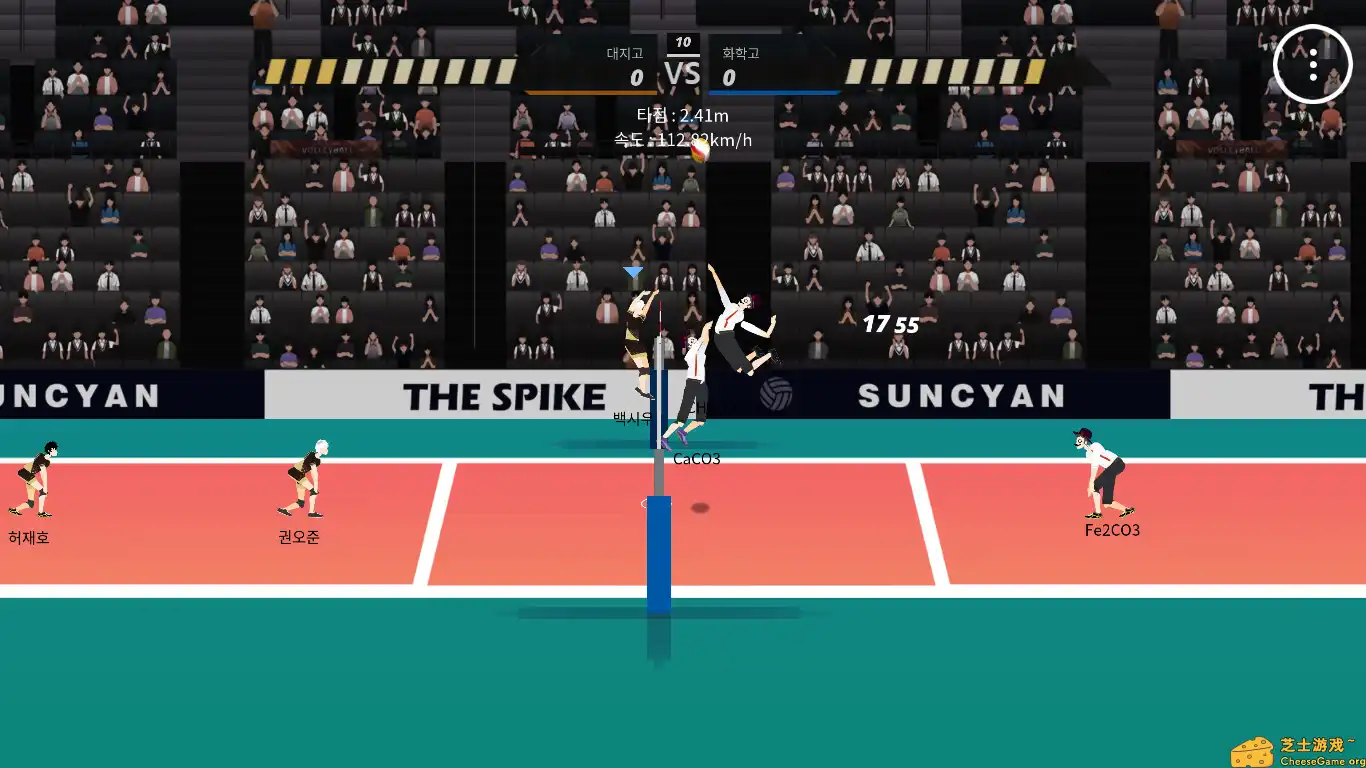Image resolution: width=1366 pixels, height=768 pixels.
Task: Click the timer showing 17 55
Action: tap(889, 323)
